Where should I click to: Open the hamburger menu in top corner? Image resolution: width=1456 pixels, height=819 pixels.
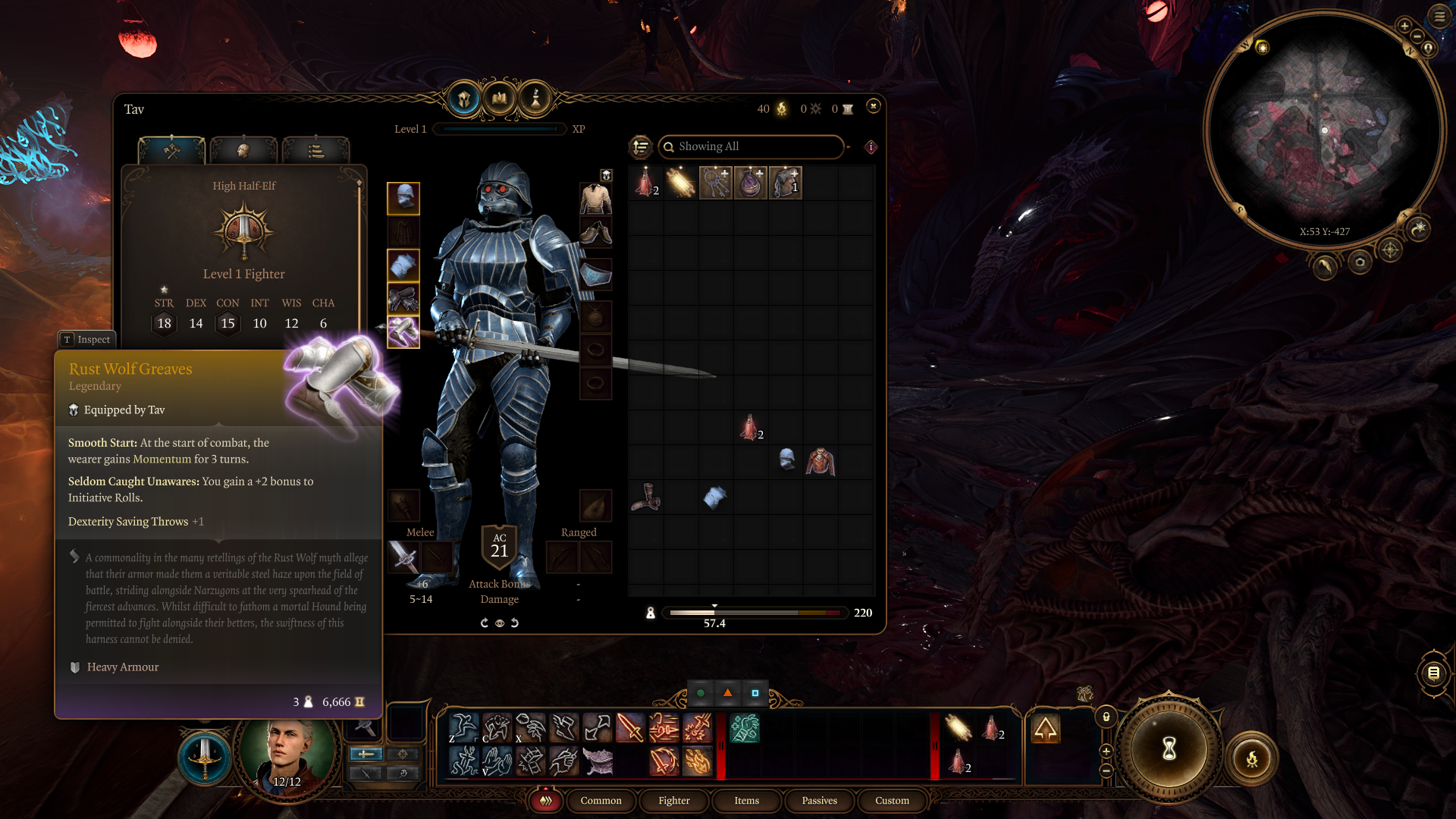click(x=1439, y=16)
